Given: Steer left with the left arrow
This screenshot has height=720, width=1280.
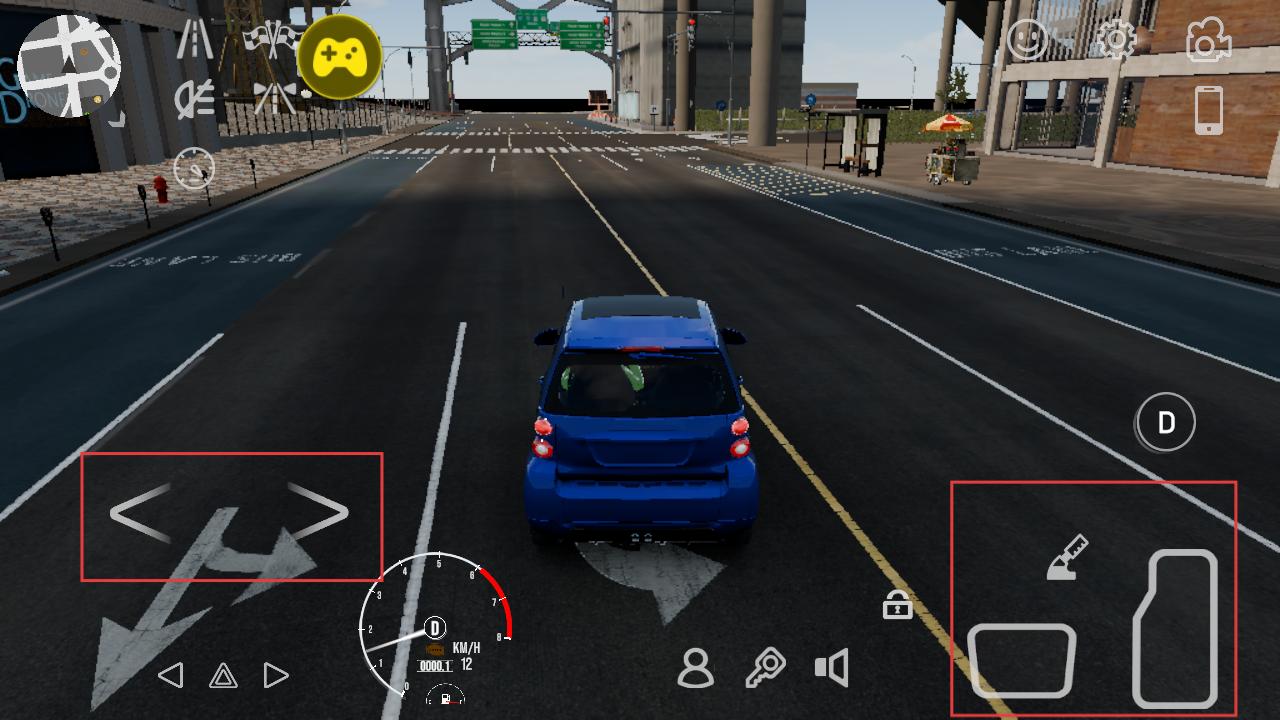Looking at the screenshot, I should [140, 513].
